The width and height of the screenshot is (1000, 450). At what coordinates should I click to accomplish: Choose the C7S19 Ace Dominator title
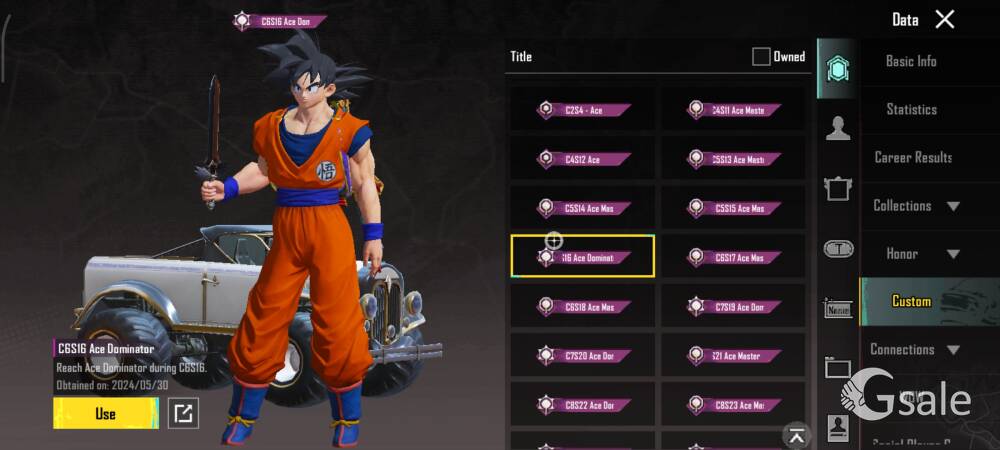pos(733,306)
